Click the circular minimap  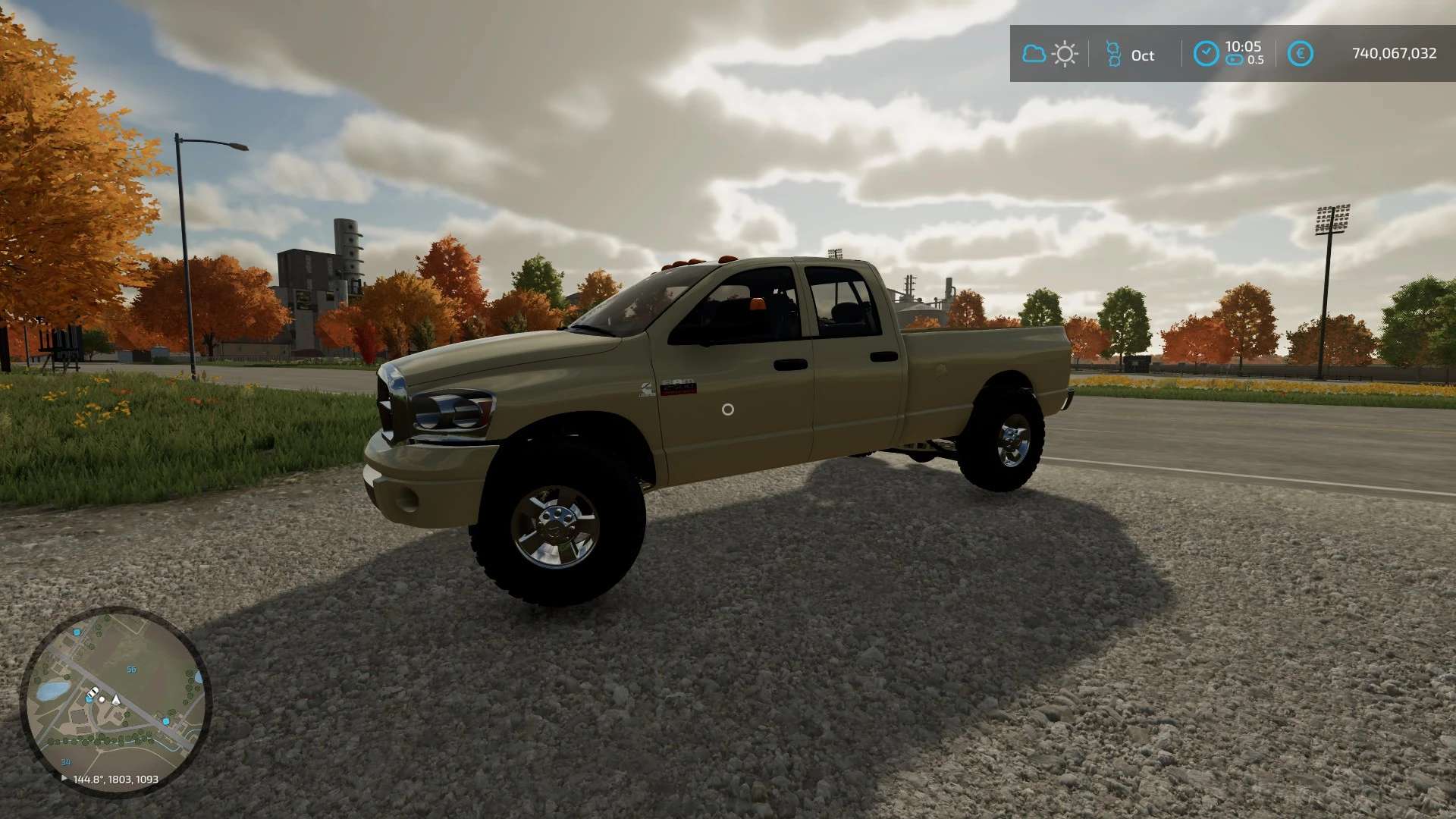pyautogui.click(x=115, y=701)
